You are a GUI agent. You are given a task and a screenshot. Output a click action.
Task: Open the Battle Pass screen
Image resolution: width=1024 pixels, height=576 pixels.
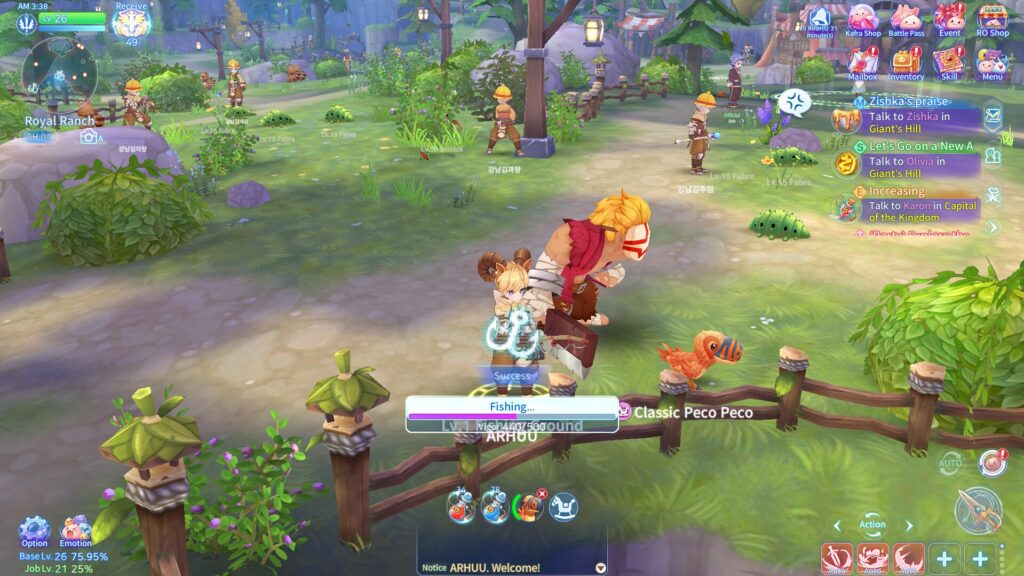[x=907, y=19]
